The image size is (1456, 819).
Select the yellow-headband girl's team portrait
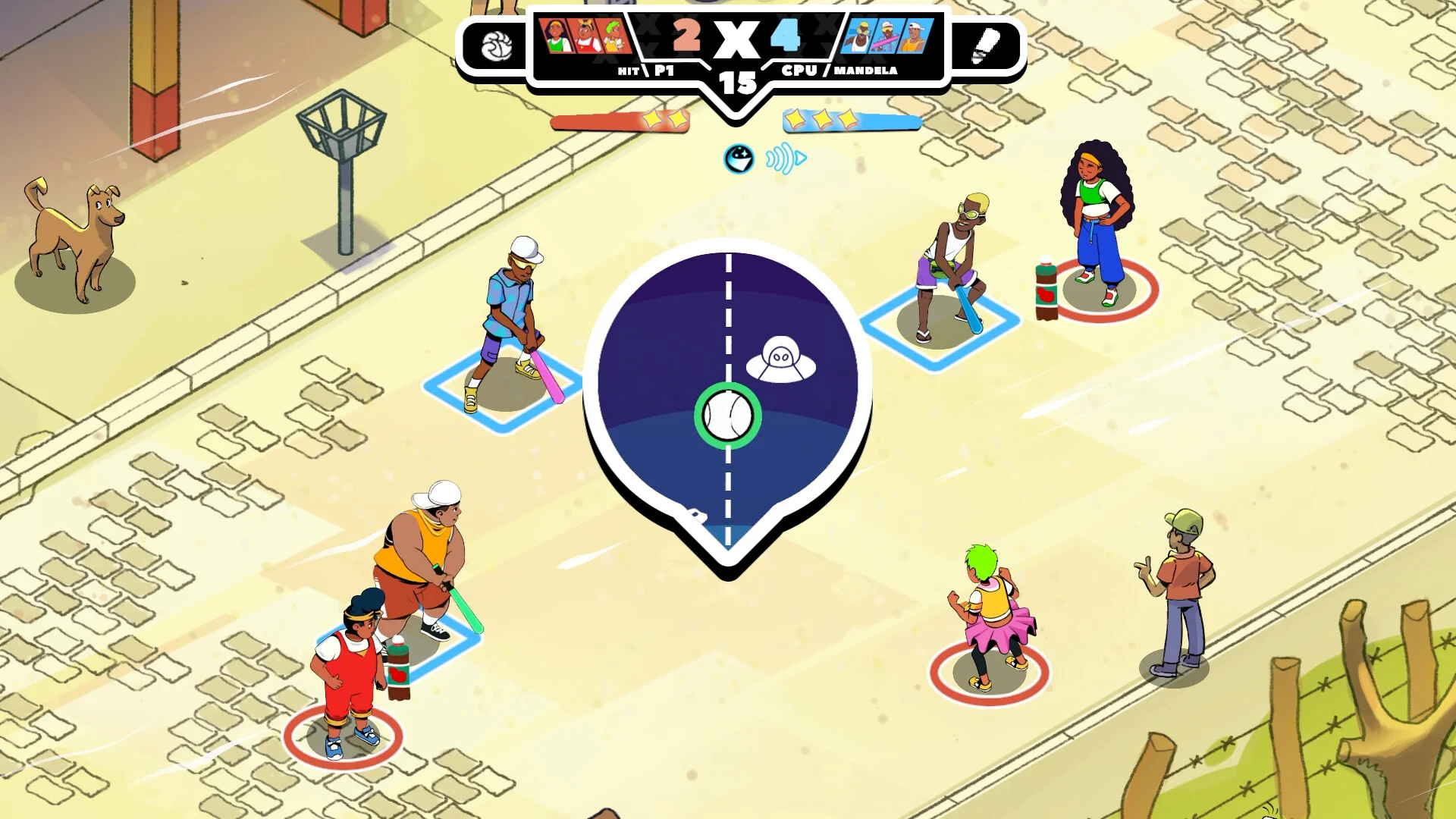556,36
